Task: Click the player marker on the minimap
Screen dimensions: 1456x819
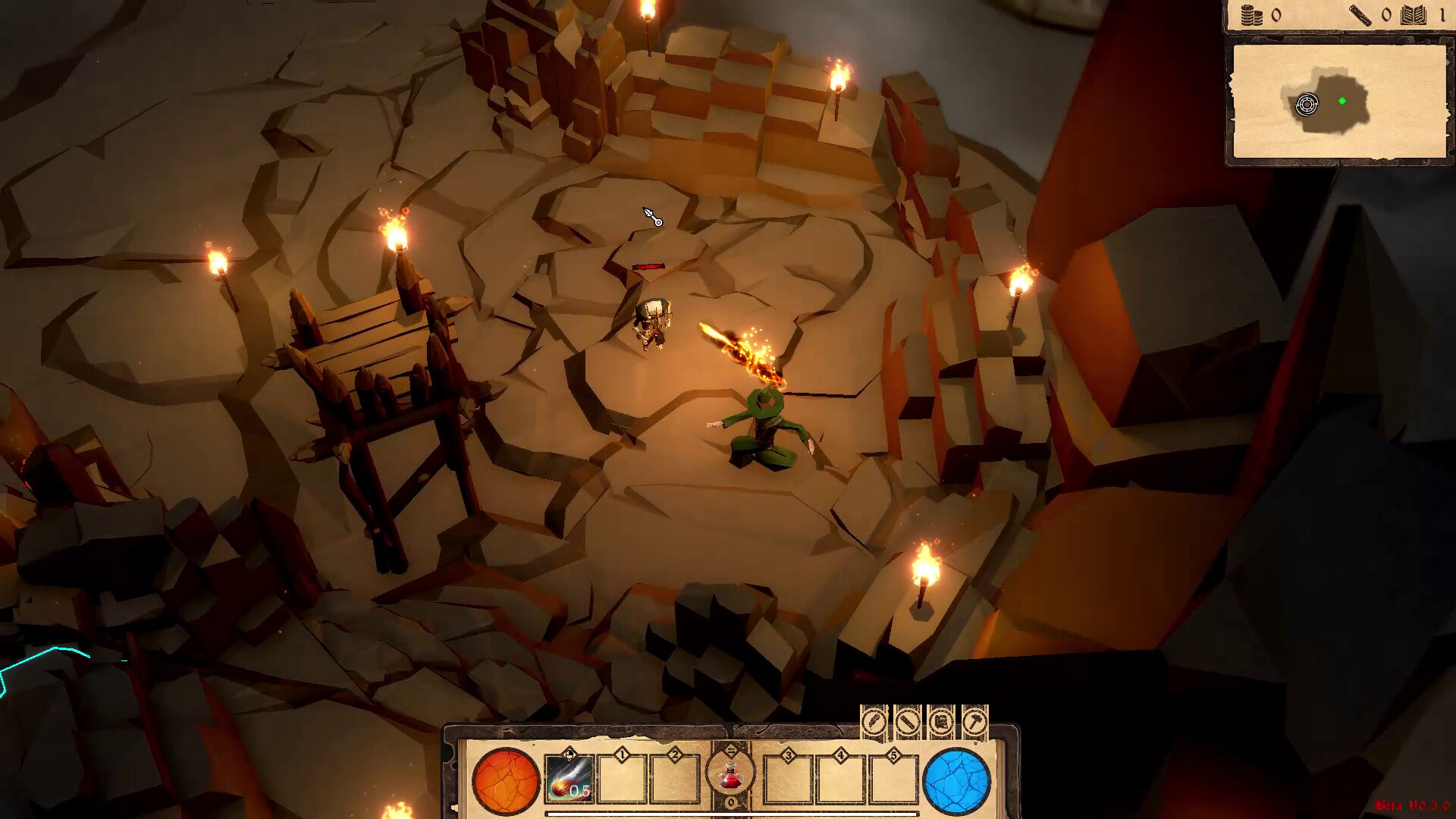Action: pyautogui.click(x=1307, y=105)
